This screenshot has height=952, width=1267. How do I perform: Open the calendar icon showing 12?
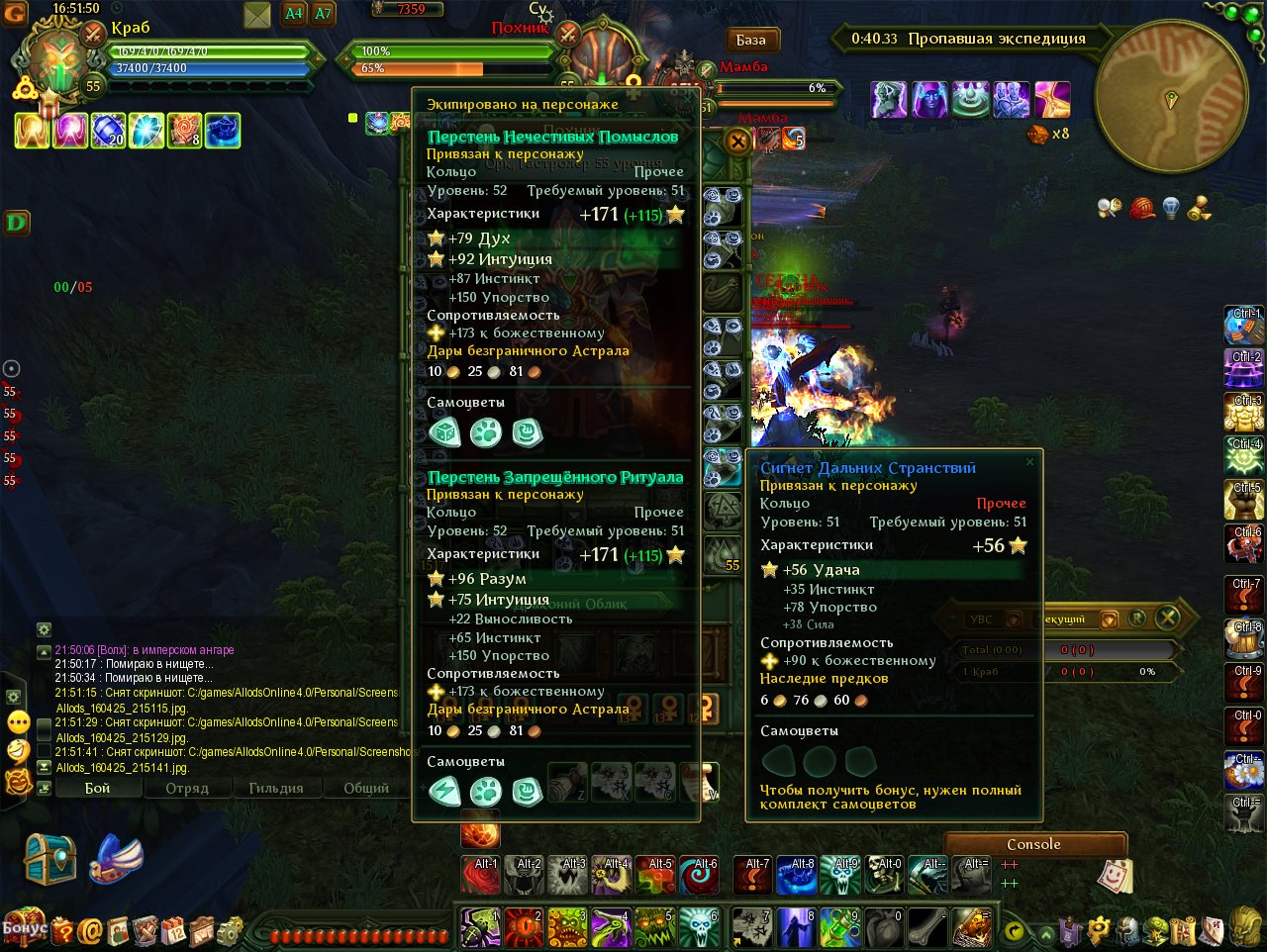tap(174, 930)
